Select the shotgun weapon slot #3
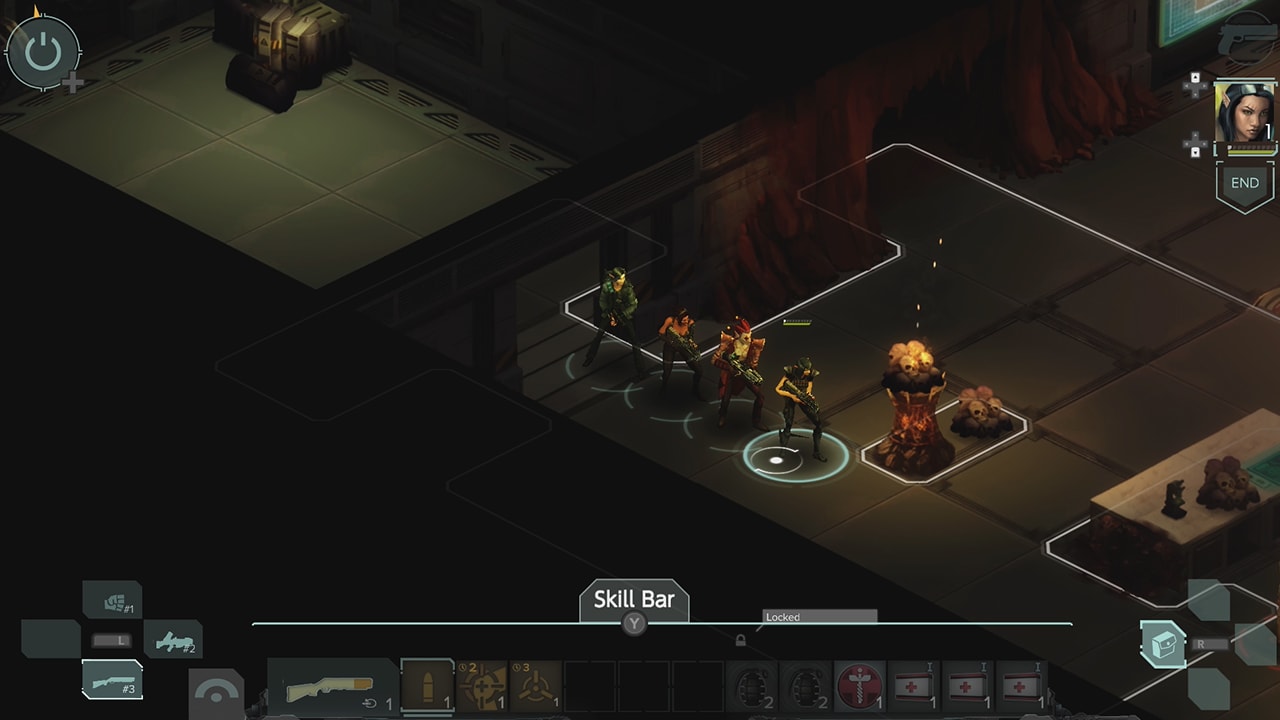 coord(113,680)
